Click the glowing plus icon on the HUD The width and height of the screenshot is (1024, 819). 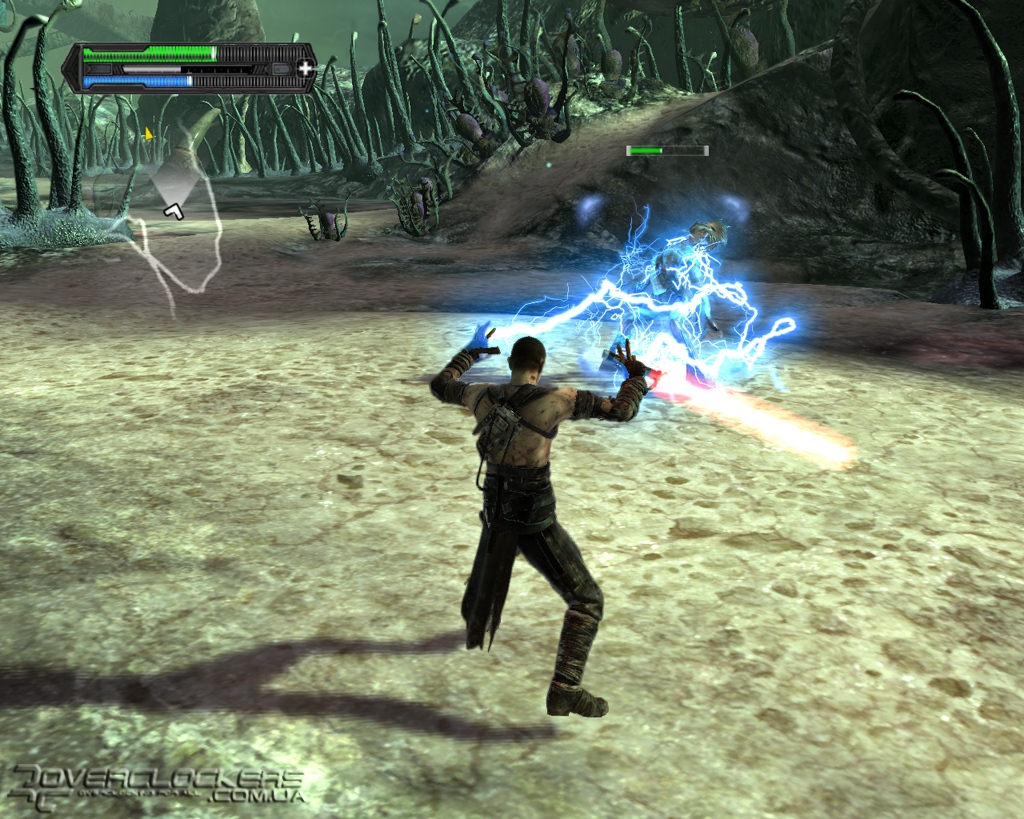click(305, 68)
